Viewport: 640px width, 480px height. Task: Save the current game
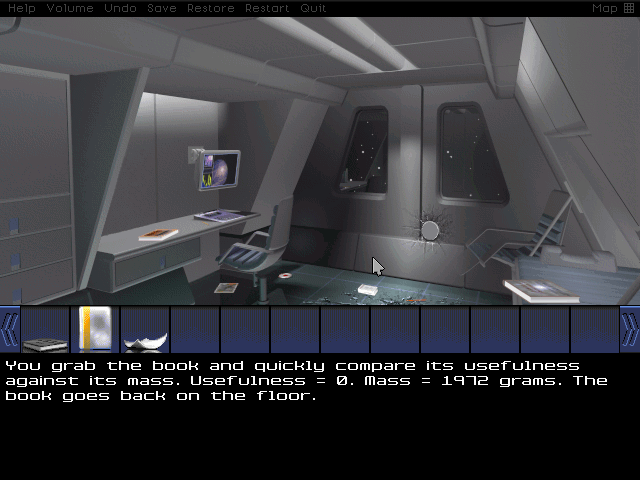click(x=161, y=8)
